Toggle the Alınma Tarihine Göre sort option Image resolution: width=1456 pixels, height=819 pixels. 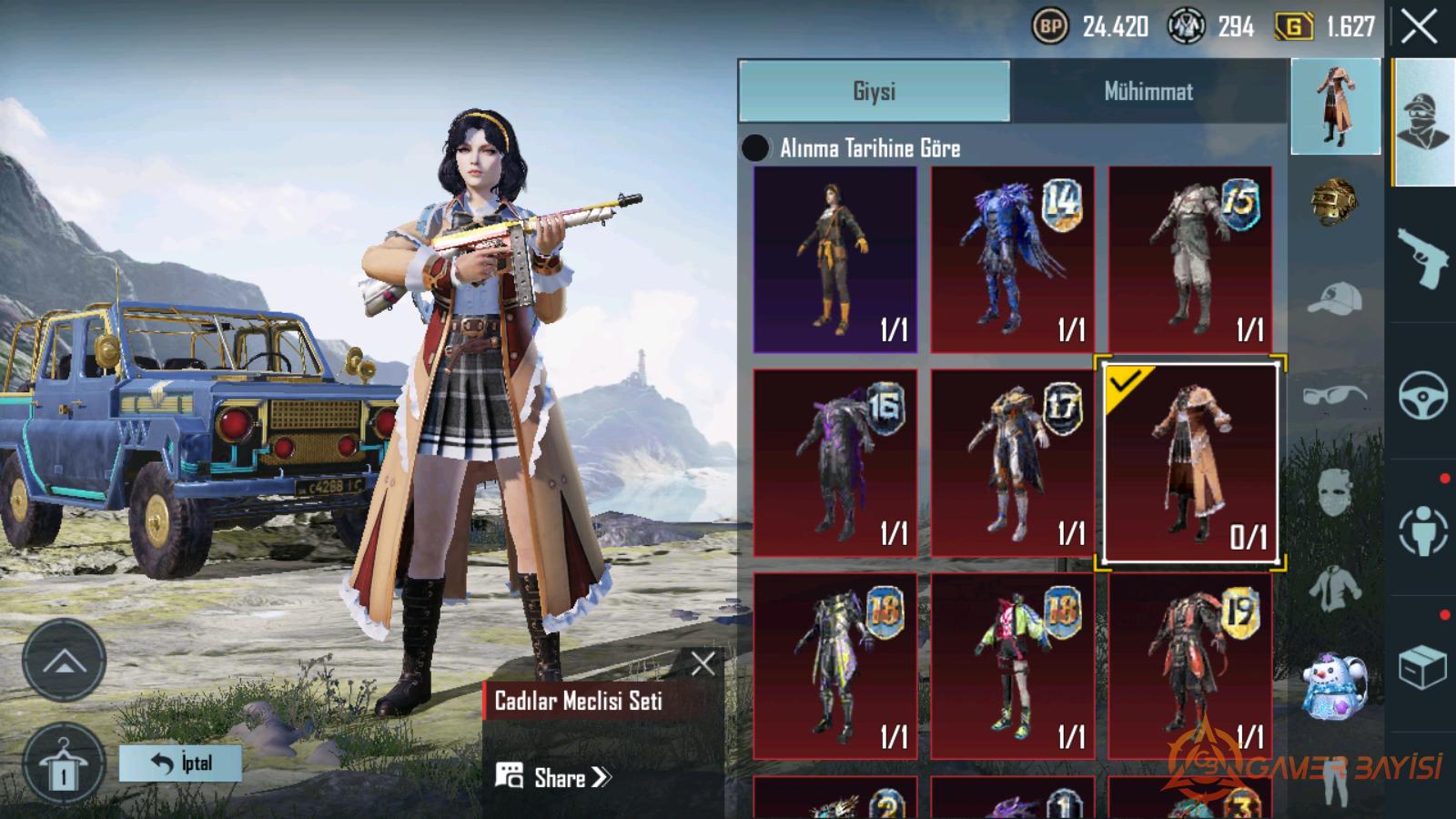756,148
